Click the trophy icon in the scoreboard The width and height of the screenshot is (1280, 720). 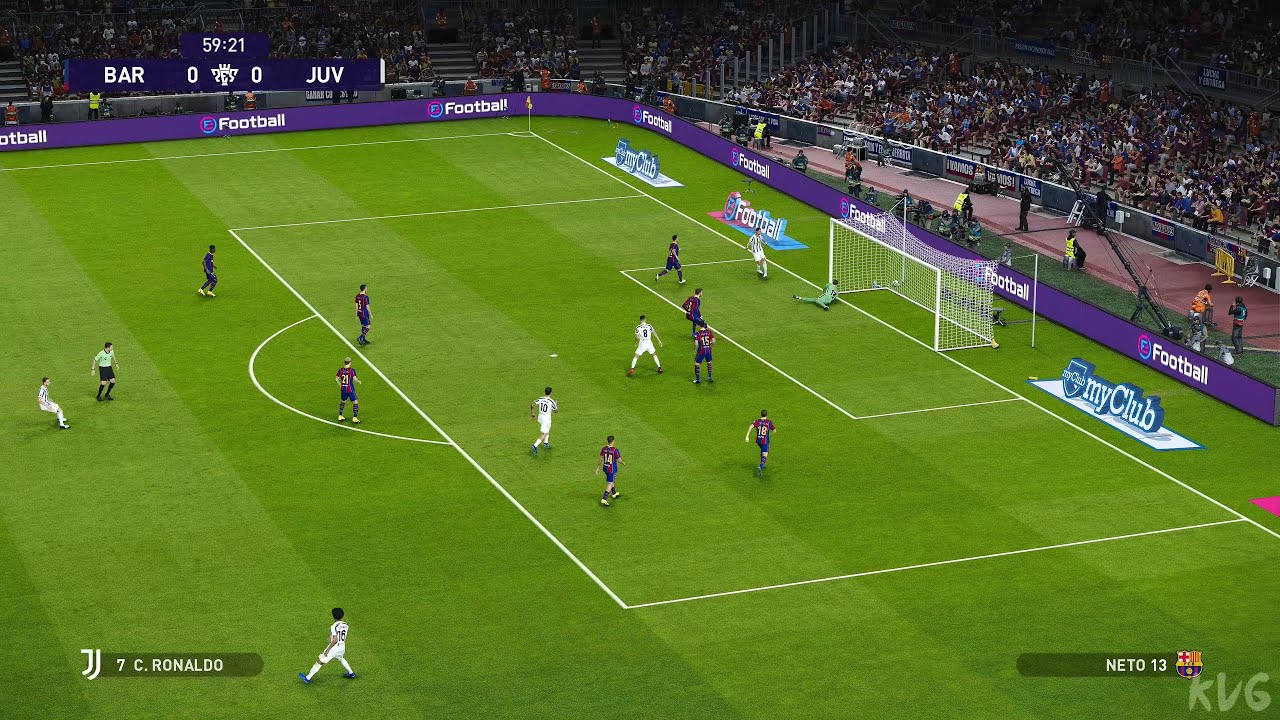coord(226,75)
